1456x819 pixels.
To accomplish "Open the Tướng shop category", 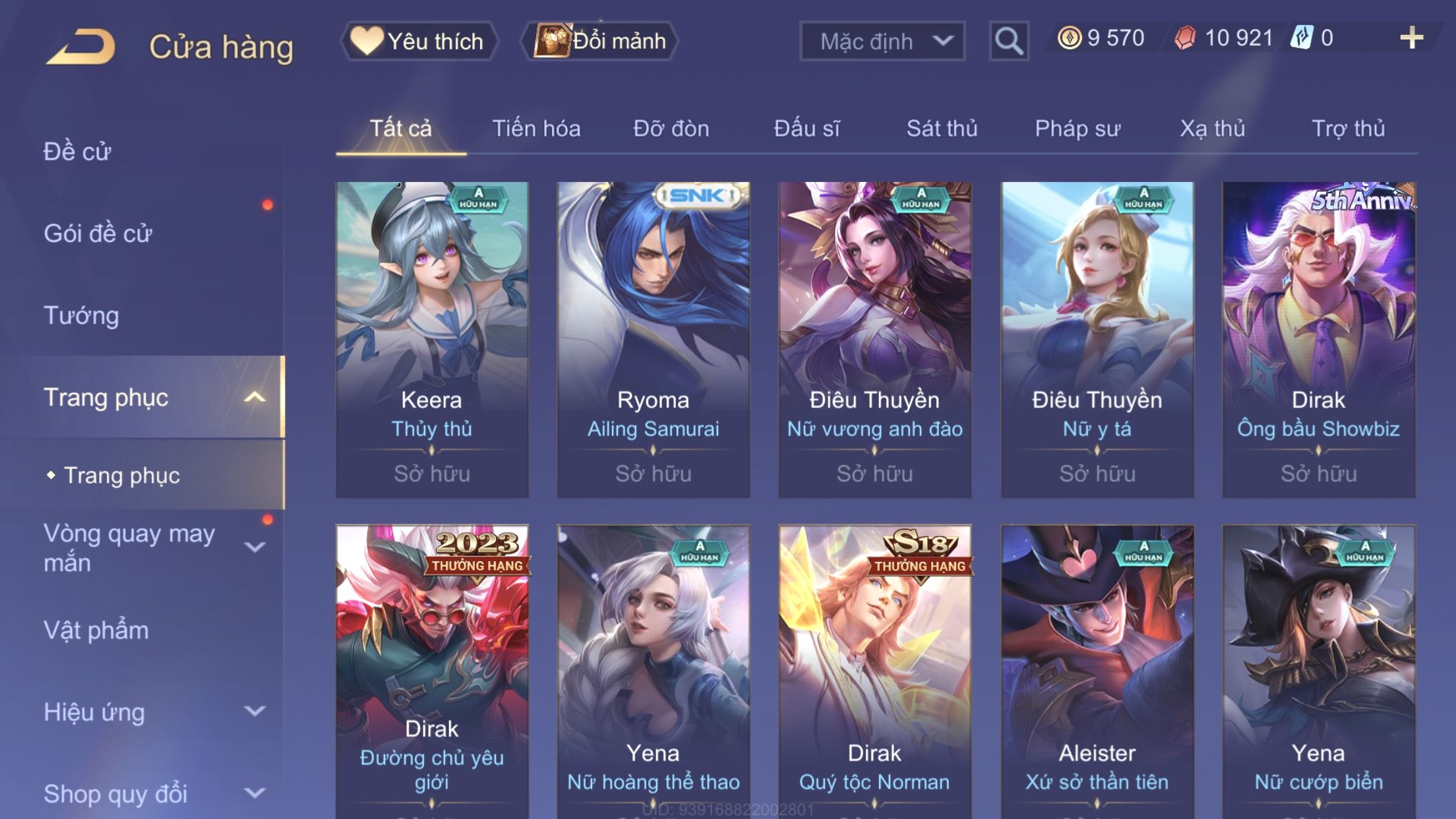I will tap(82, 315).
